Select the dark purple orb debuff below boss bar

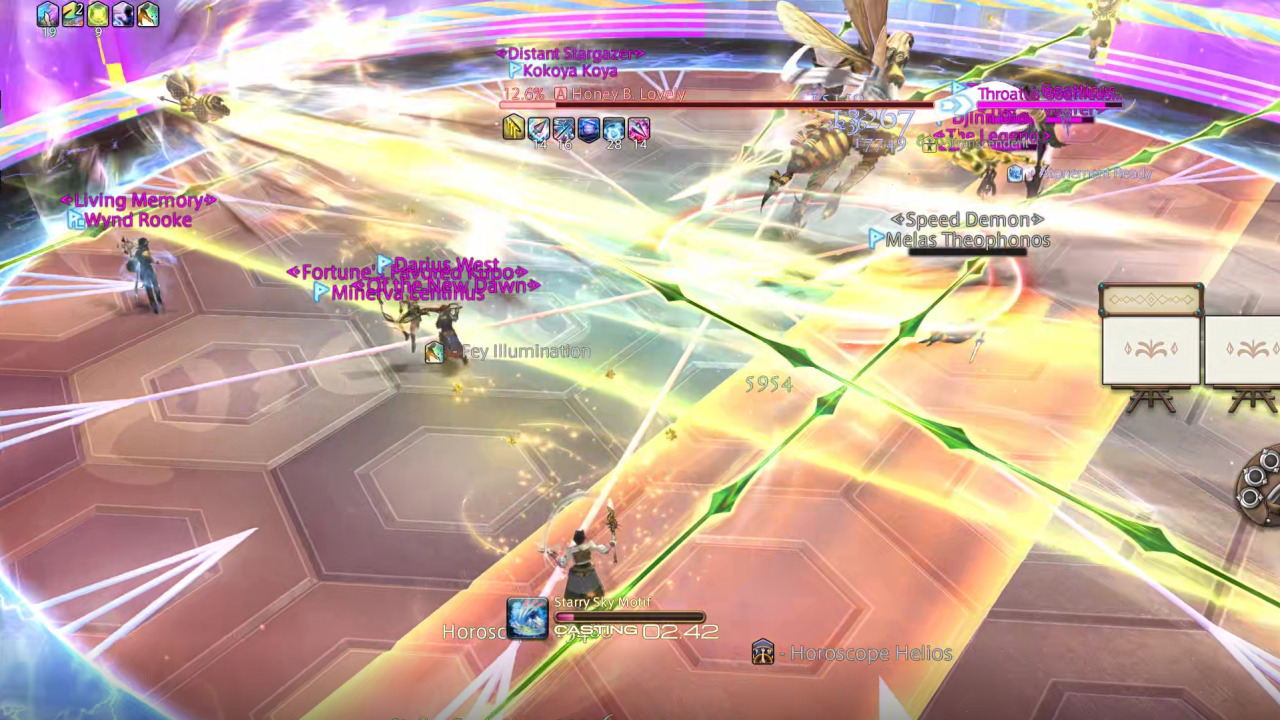[x=588, y=128]
